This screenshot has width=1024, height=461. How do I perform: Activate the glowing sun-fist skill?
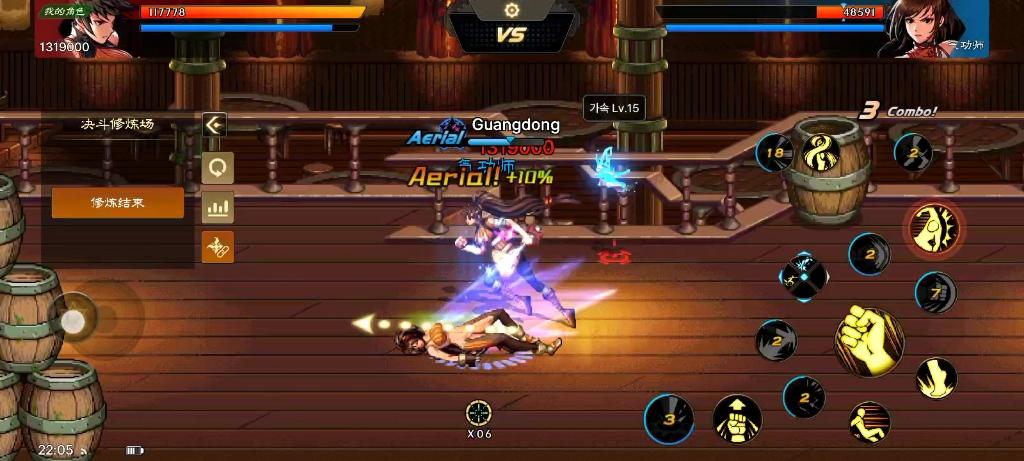pyautogui.click(x=935, y=227)
